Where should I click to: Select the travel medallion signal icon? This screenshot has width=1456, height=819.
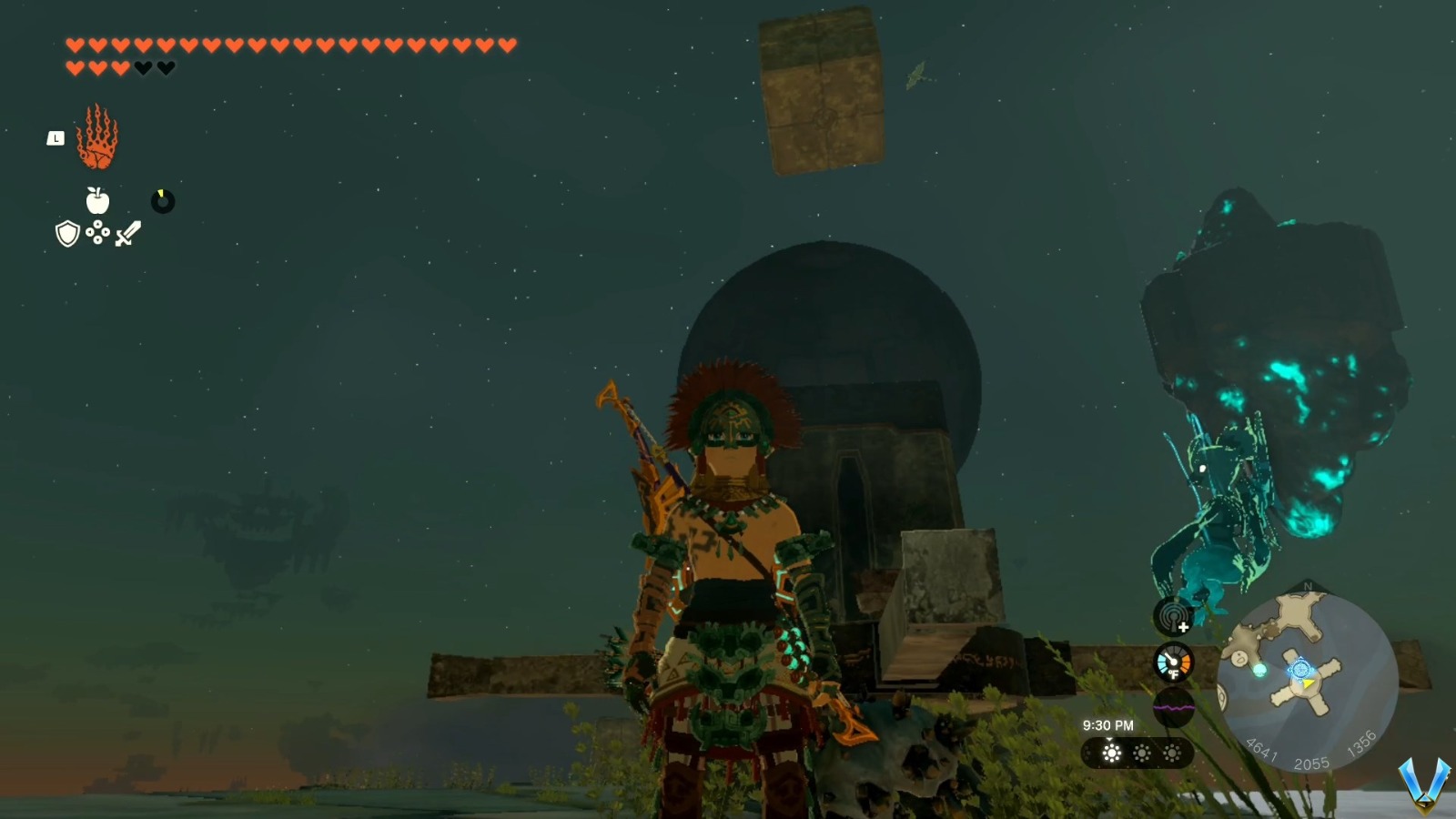click(x=1169, y=616)
